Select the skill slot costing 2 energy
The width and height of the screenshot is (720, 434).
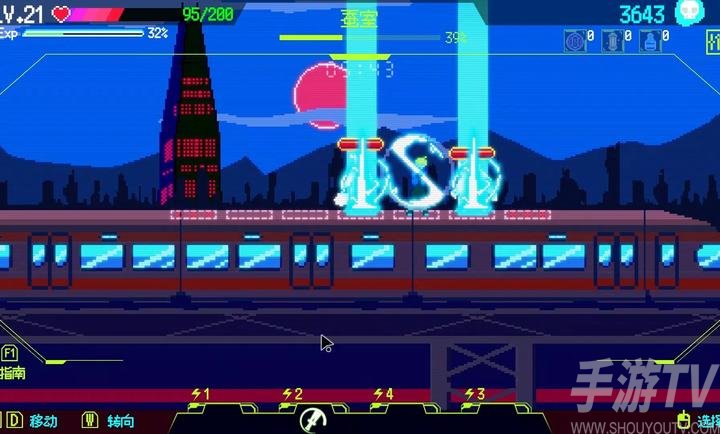point(292,396)
